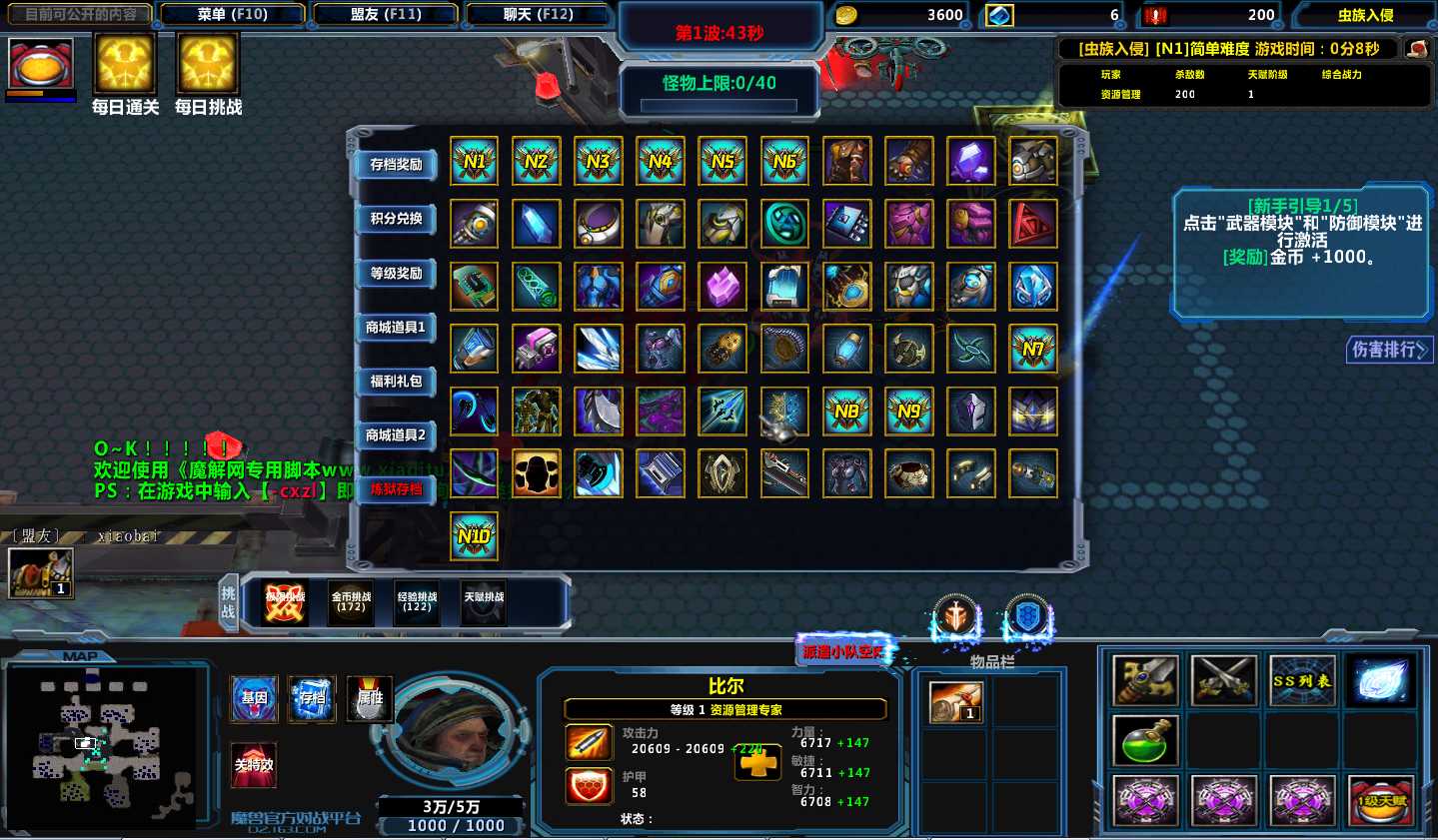Open the 聊天 (F12) chat log
This screenshot has width=1438, height=840.
pyautogui.click(x=538, y=15)
